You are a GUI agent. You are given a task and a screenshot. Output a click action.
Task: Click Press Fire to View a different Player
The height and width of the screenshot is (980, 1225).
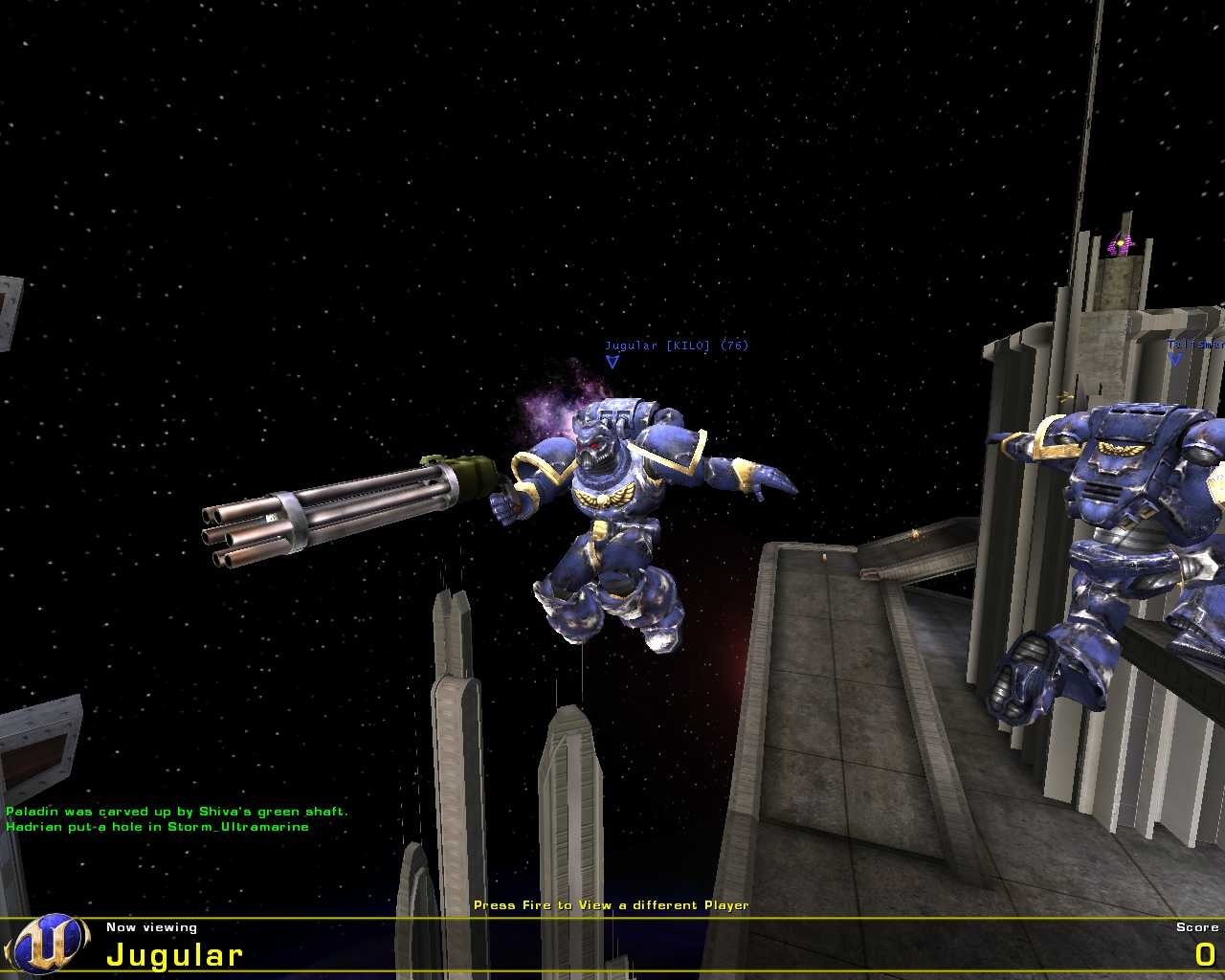click(x=612, y=904)
